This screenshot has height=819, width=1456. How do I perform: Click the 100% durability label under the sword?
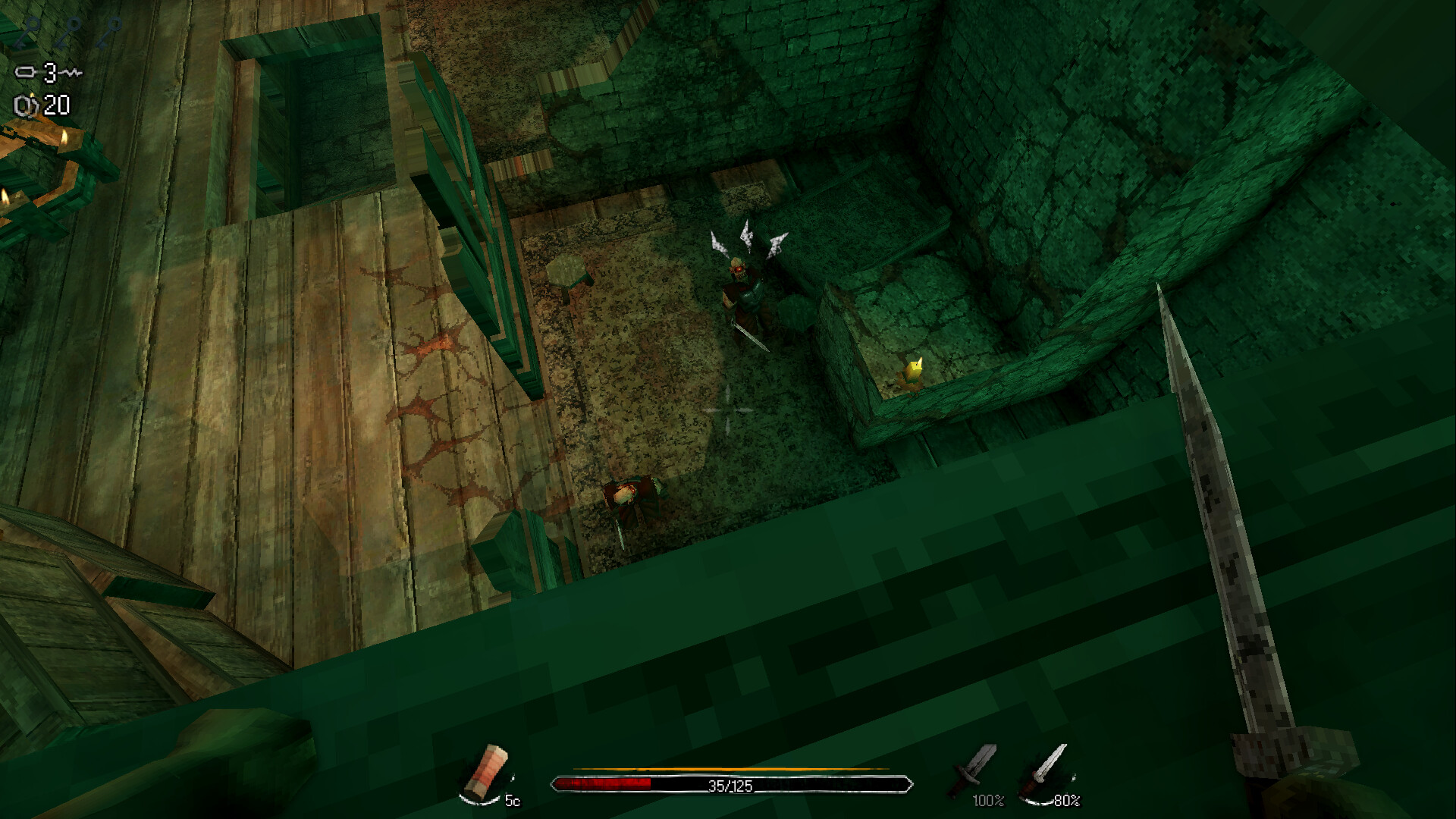click(988, 802)
